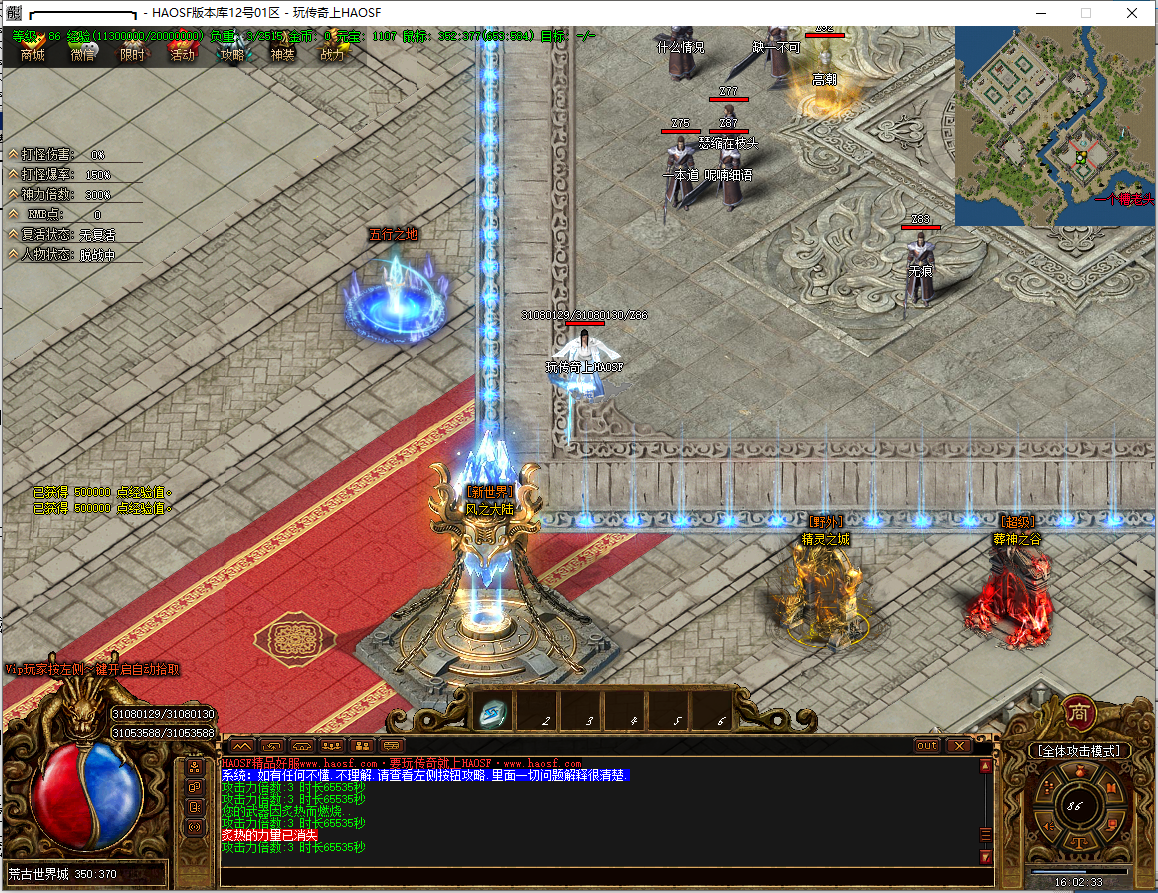Click the minimap in the corner
The image size is (1158, 893).
pyautogui.click(x=1055, y=125)
